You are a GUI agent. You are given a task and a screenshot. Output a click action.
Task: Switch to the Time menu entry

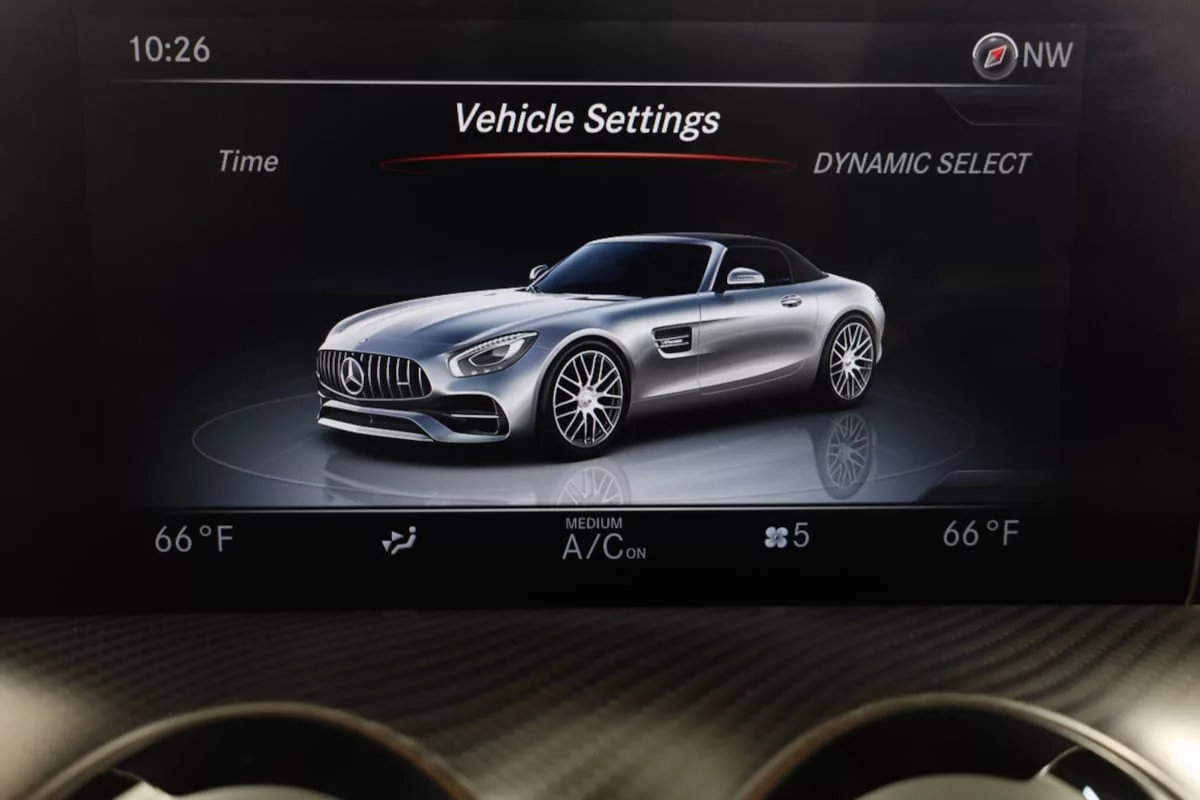click(x=248, y=162)
